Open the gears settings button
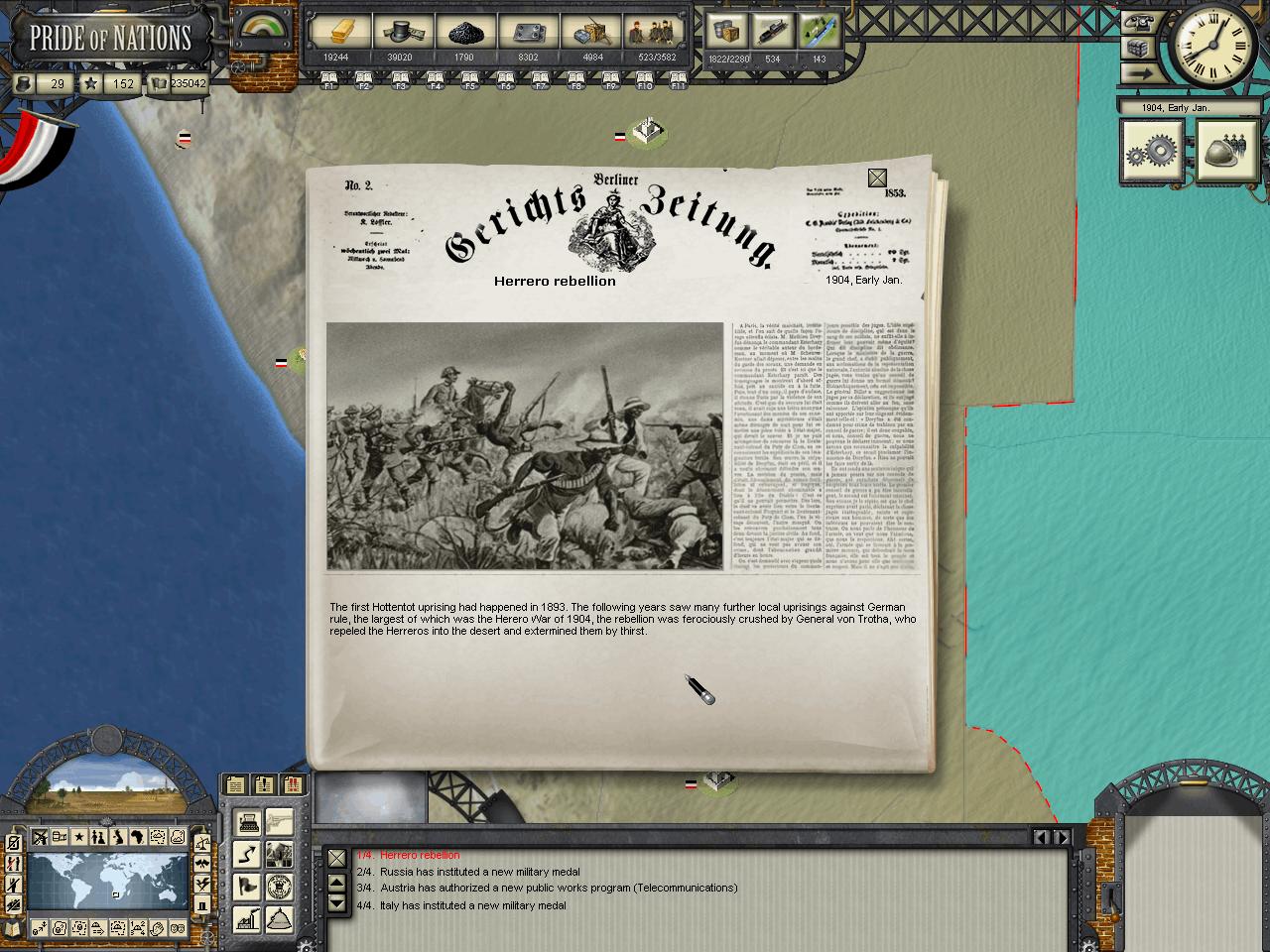 pyautogui.click(x=1152, y=151)
